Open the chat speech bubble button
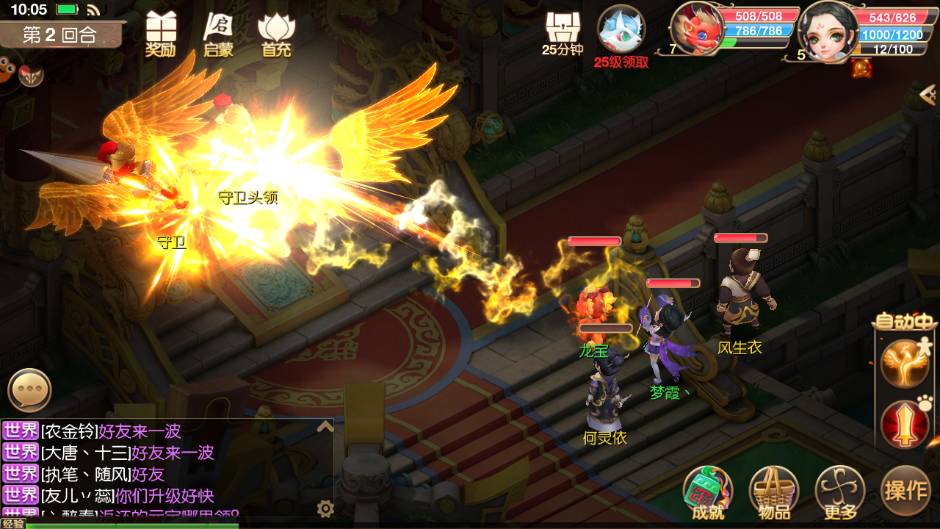Screen dimensions: 940x529 (x=29, y=389)
